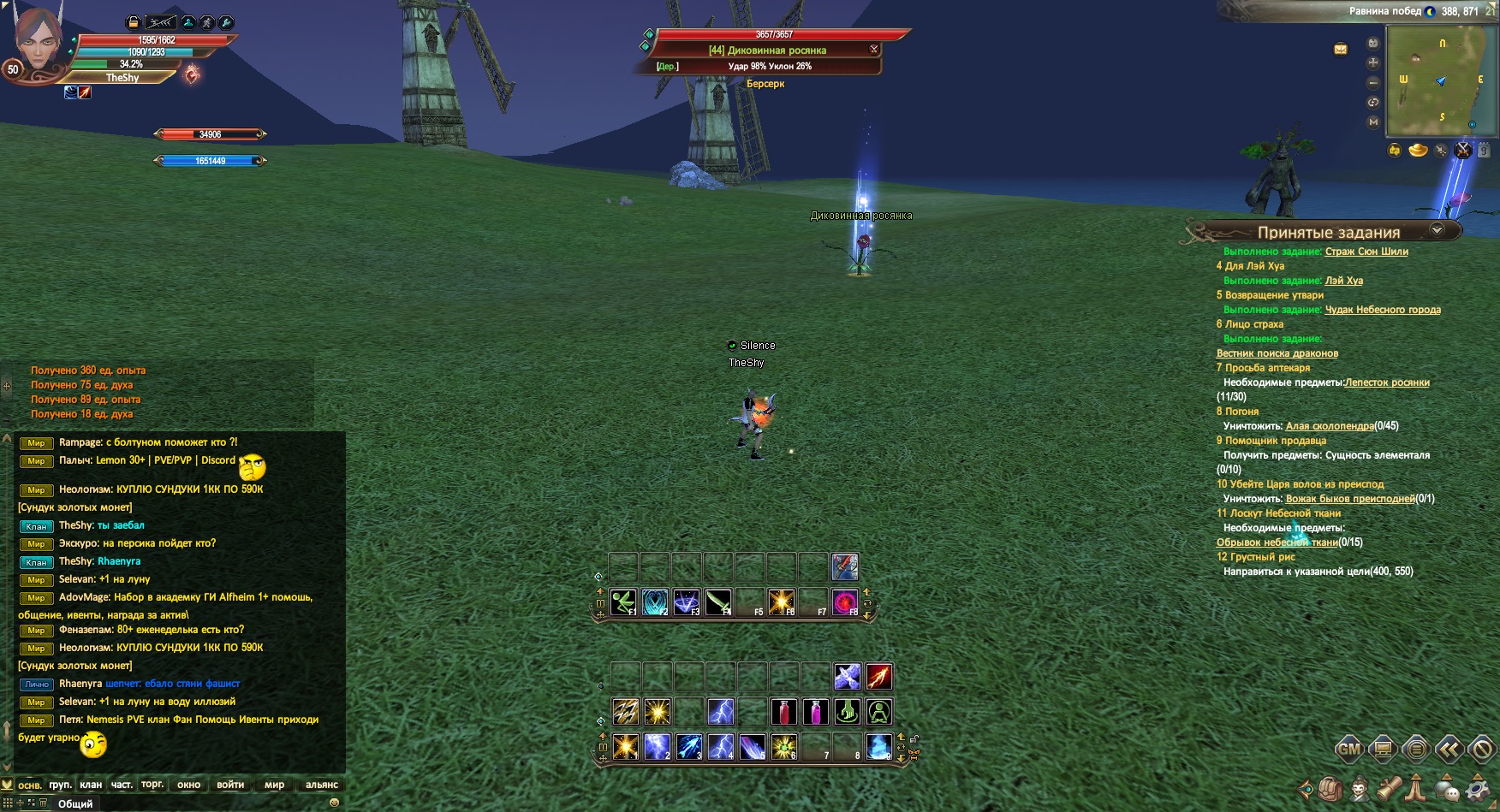Close the target frame of Диковинная росянка
This screenshot has height=812, width=1500.
click(874, 49)
